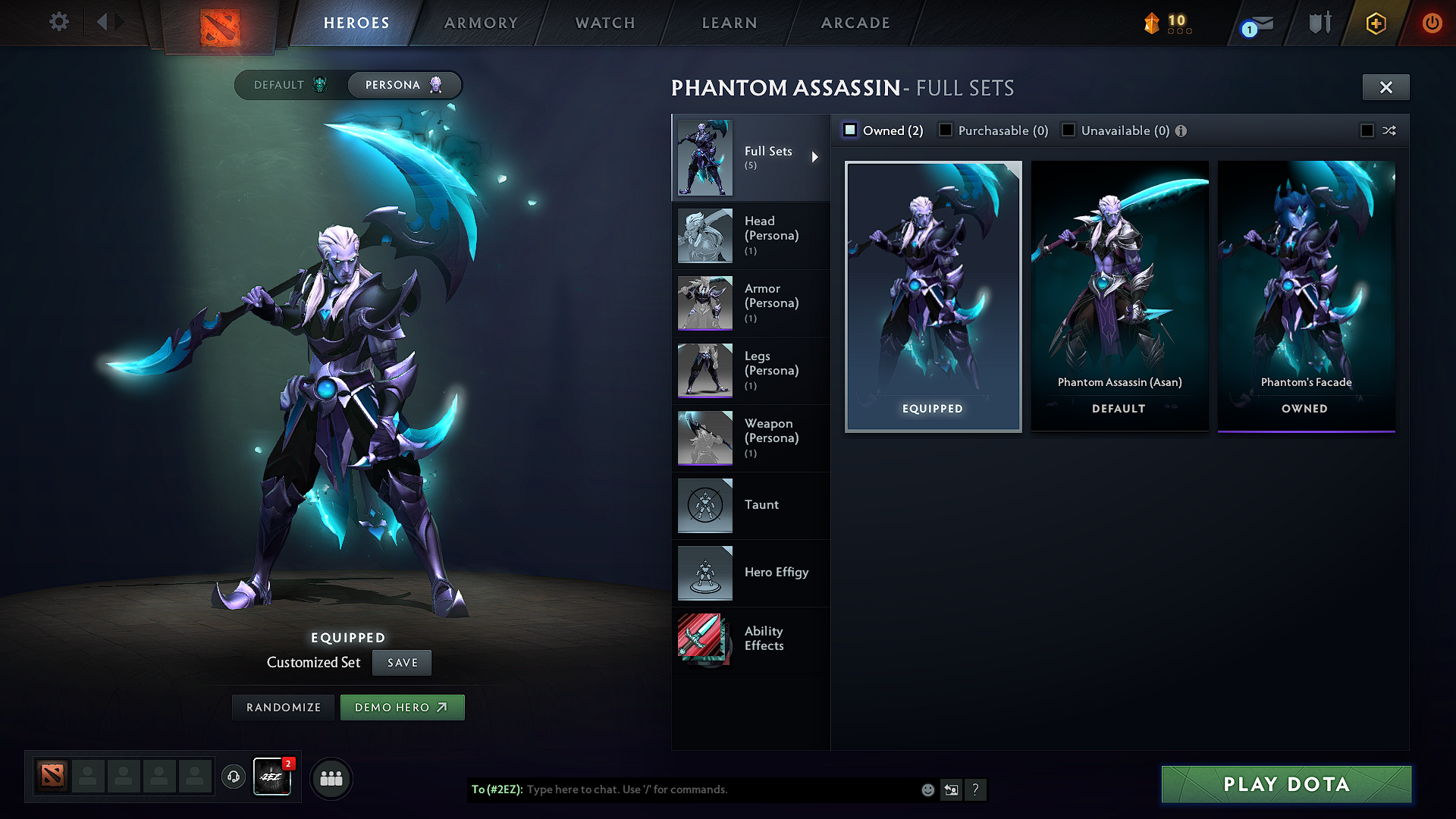
Task: Open the Ability Effects category icon
Action: coord(704,639)
